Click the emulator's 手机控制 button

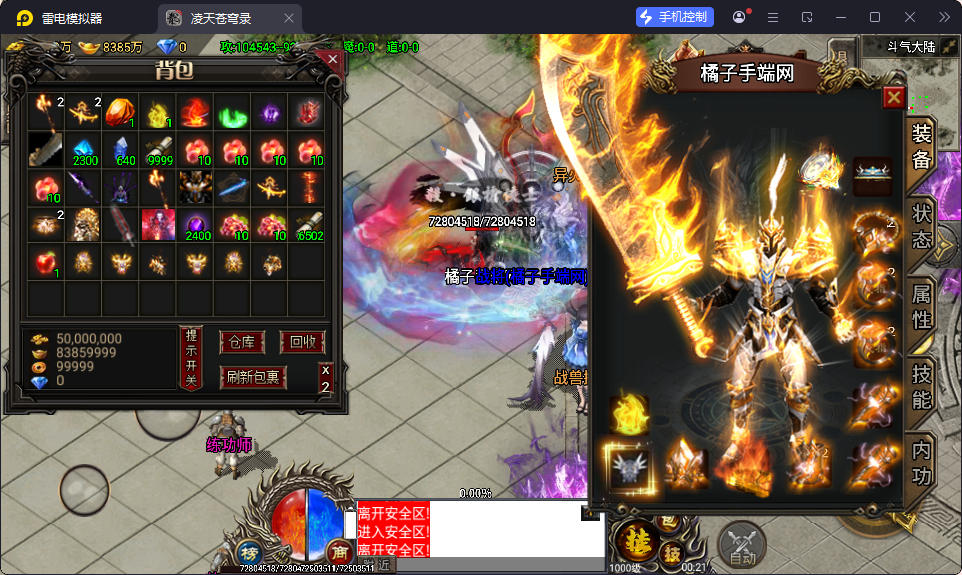point(675,17)
